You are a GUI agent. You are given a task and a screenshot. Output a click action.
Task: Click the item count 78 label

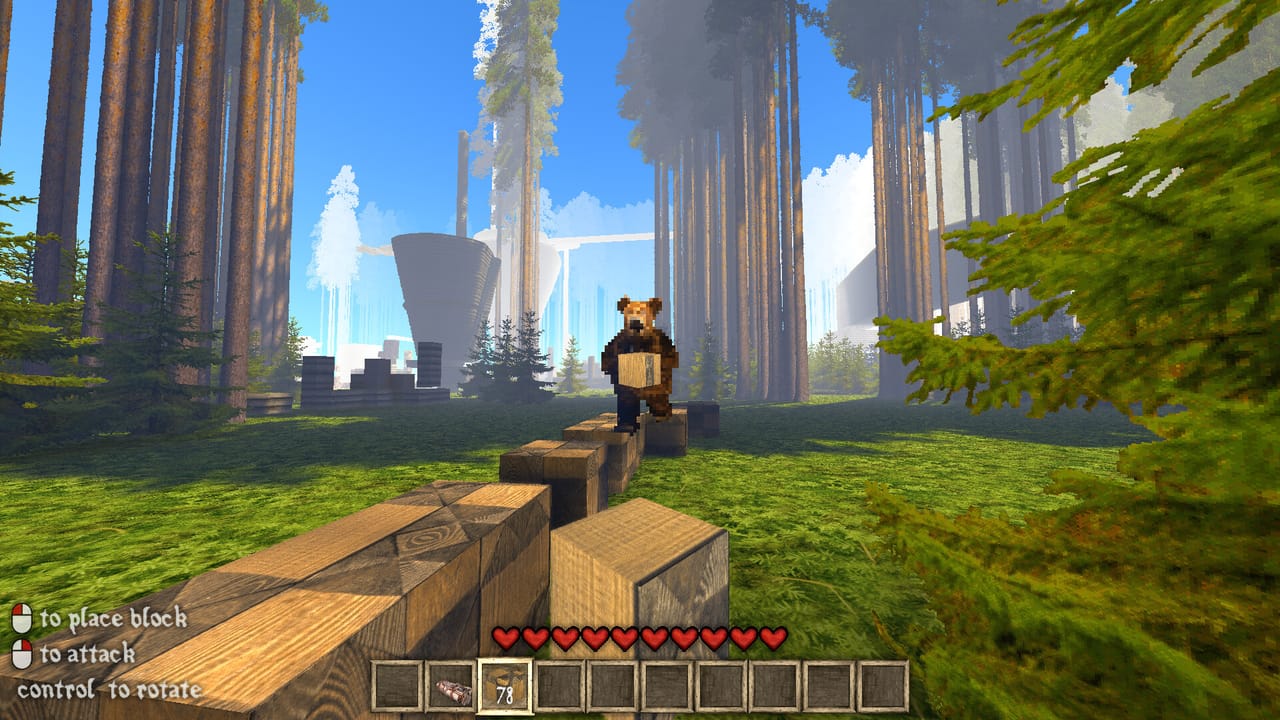(x=503, y=693)
